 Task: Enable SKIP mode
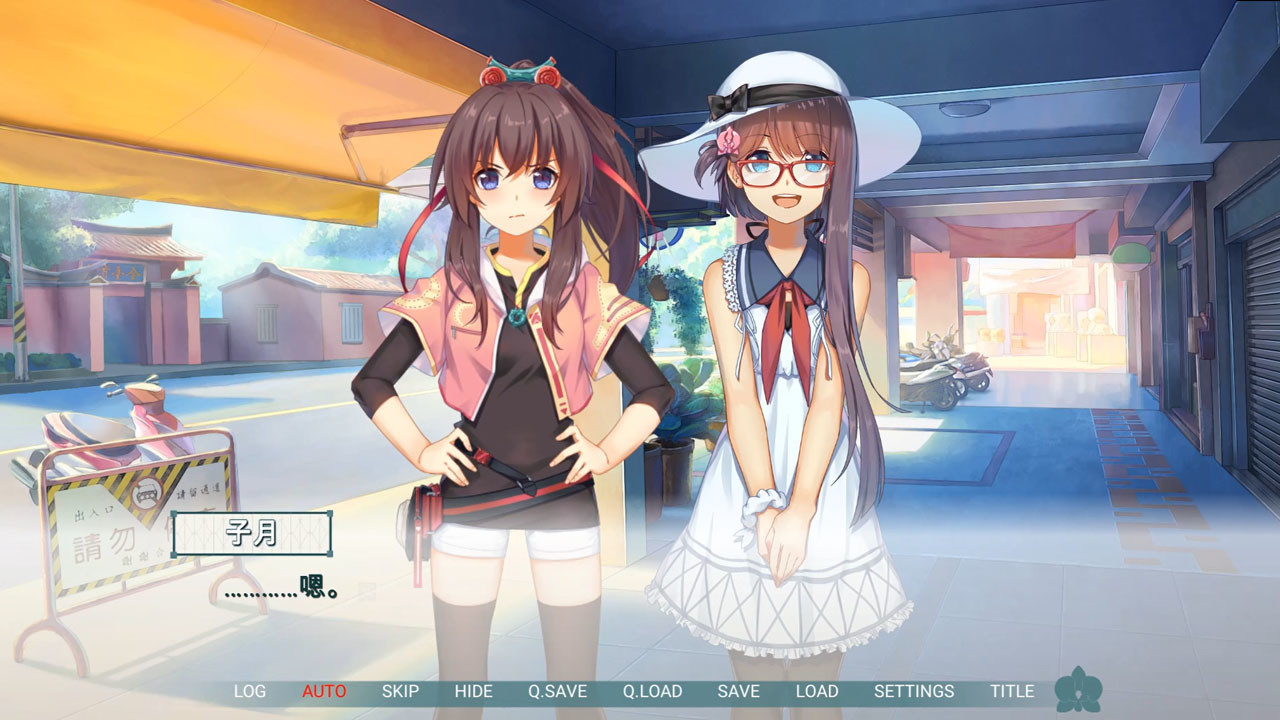399,691
